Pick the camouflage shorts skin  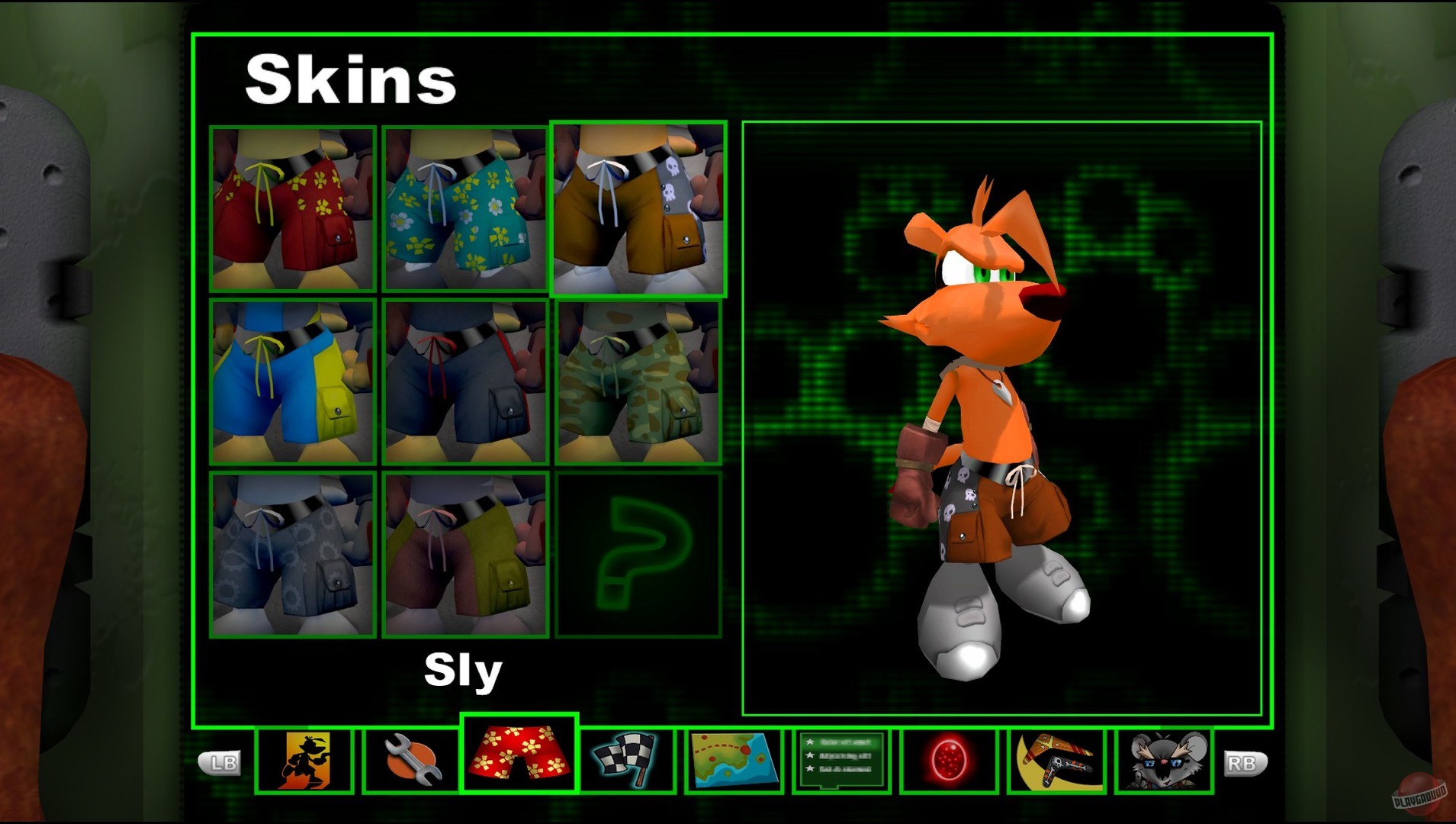pos(639,379)
